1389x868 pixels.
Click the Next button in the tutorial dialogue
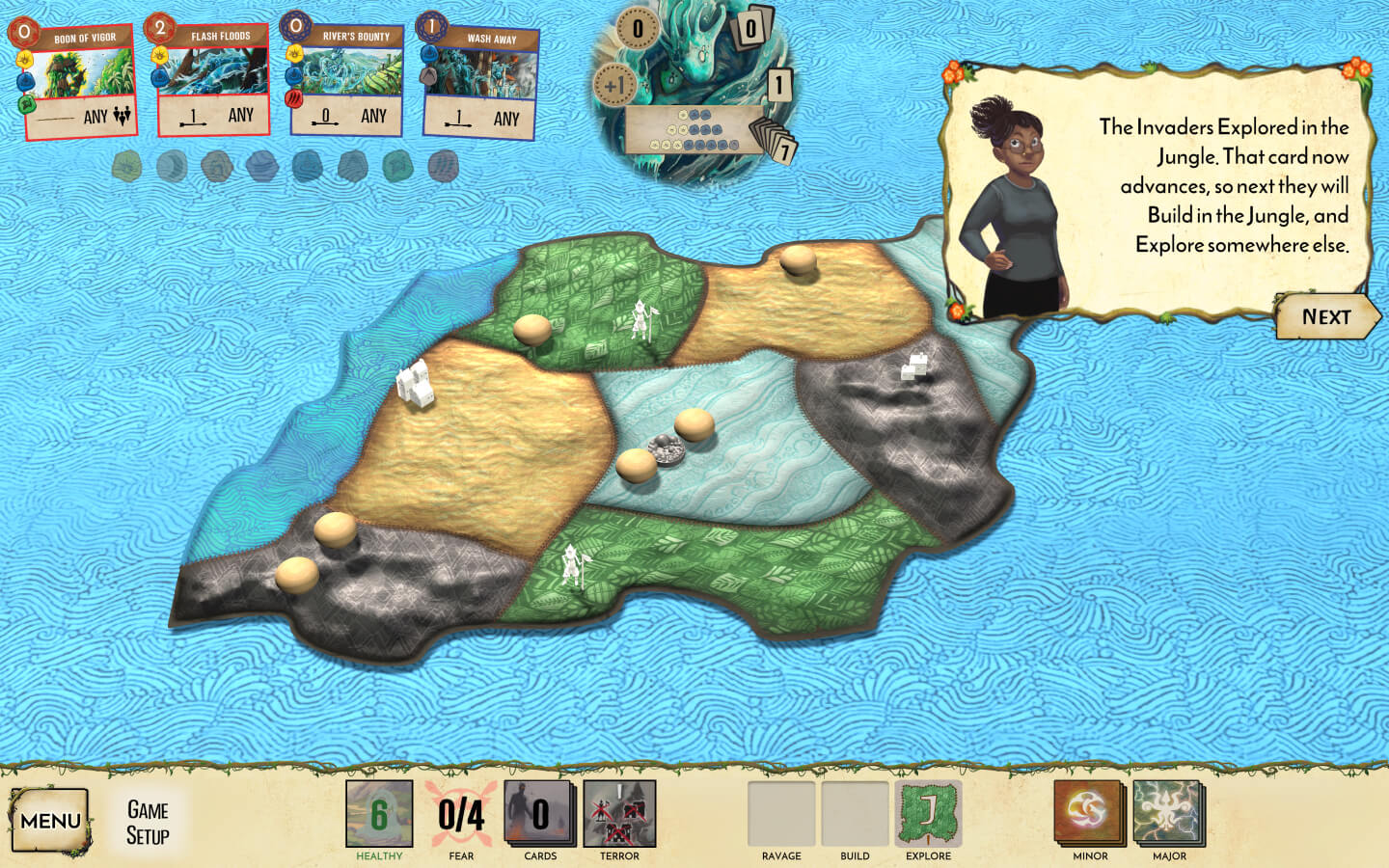1326,317
